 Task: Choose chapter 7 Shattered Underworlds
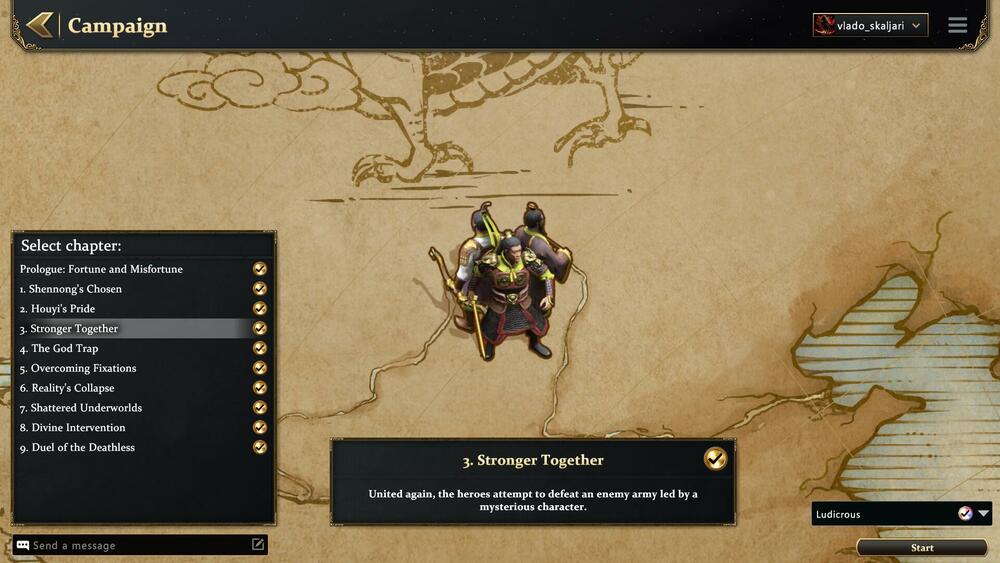tap(86, 408)
